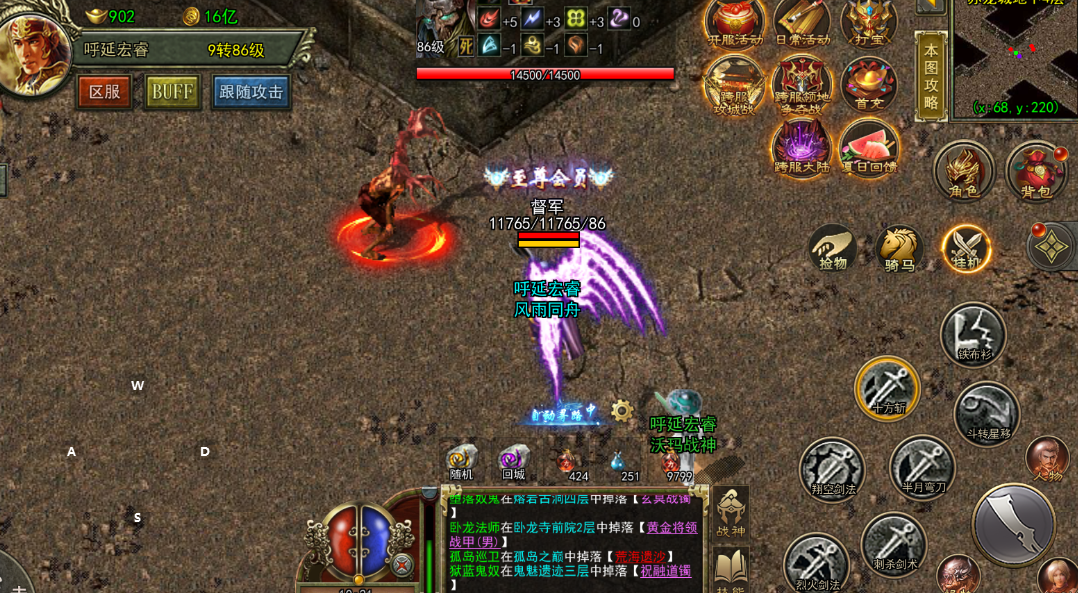Cast the 铁布衫 skill
The width and height of the screenshot is (1078, 593).
[972, 334]
